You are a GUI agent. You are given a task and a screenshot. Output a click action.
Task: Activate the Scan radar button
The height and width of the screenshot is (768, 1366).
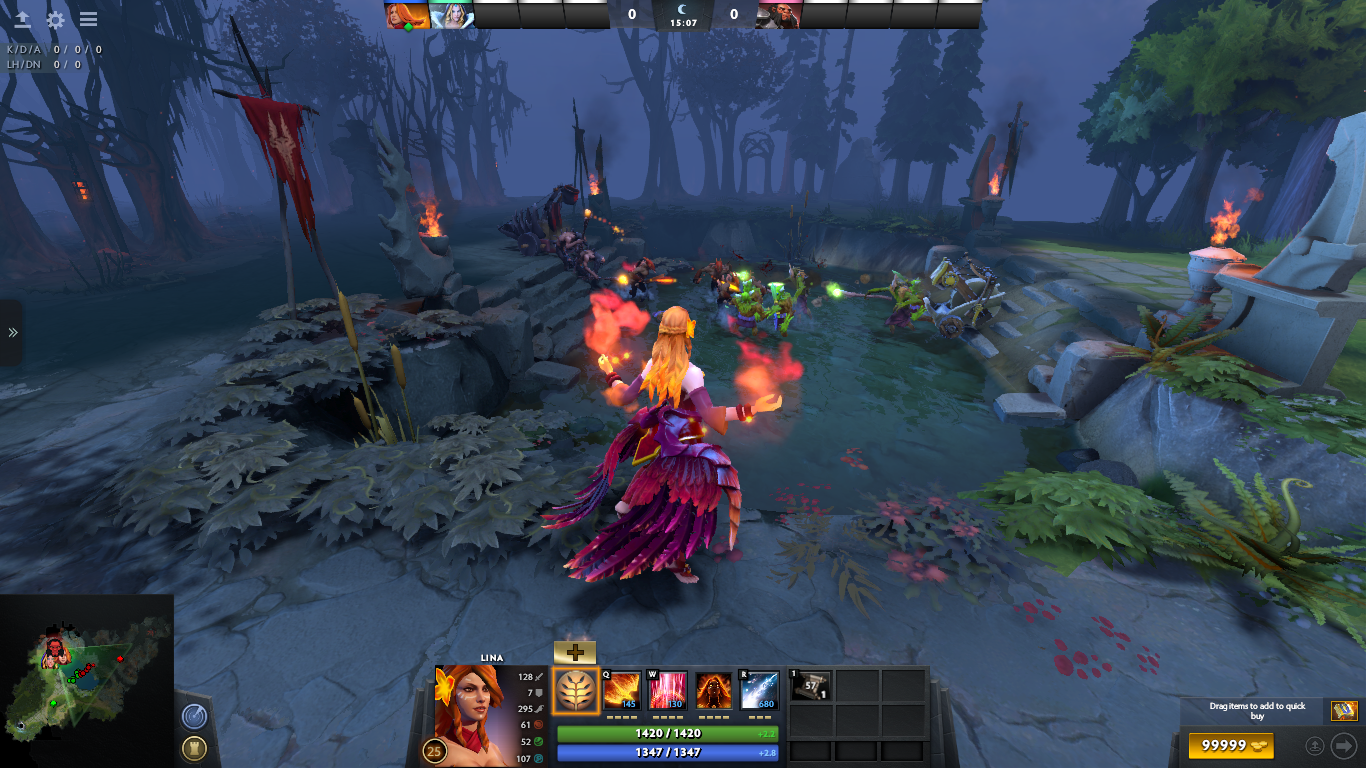pos(194,716)
